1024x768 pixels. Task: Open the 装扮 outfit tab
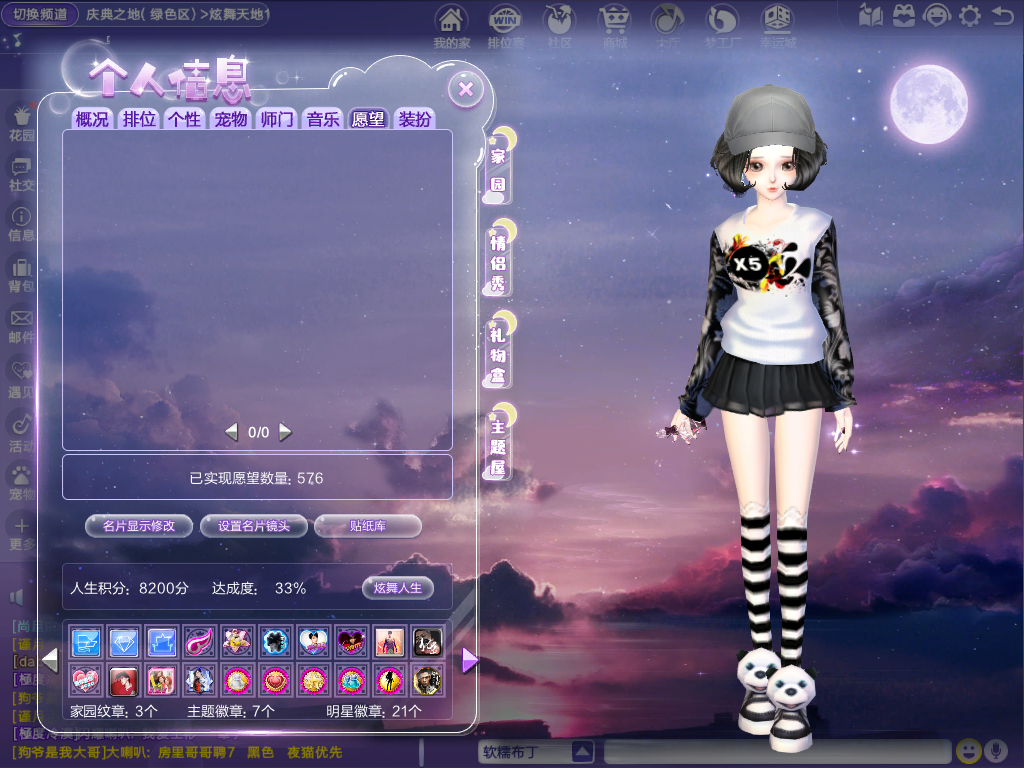click(415, 119)
